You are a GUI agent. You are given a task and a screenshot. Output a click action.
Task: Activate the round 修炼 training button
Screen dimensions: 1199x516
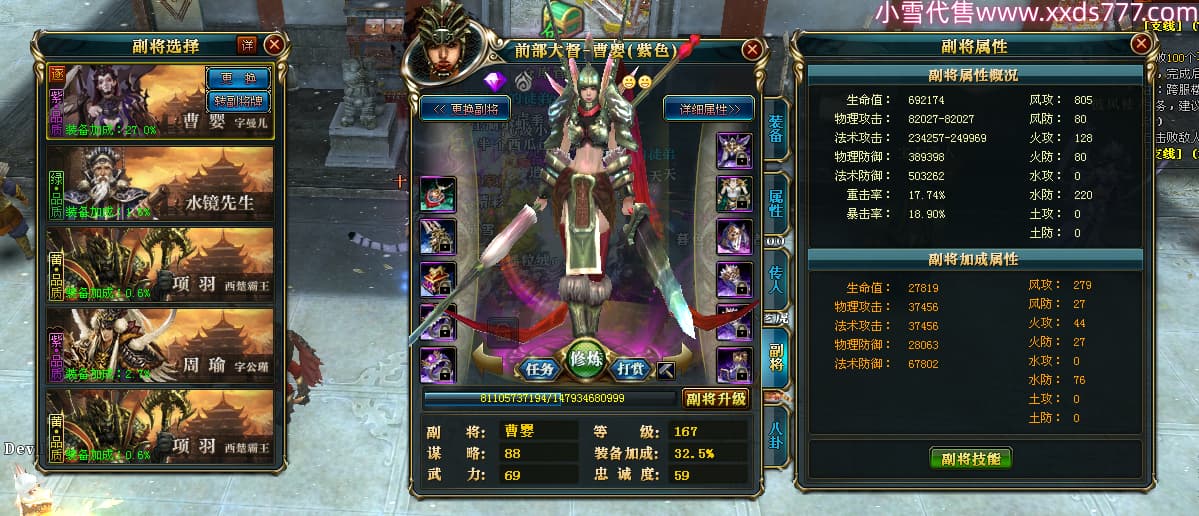pos(586,361)
